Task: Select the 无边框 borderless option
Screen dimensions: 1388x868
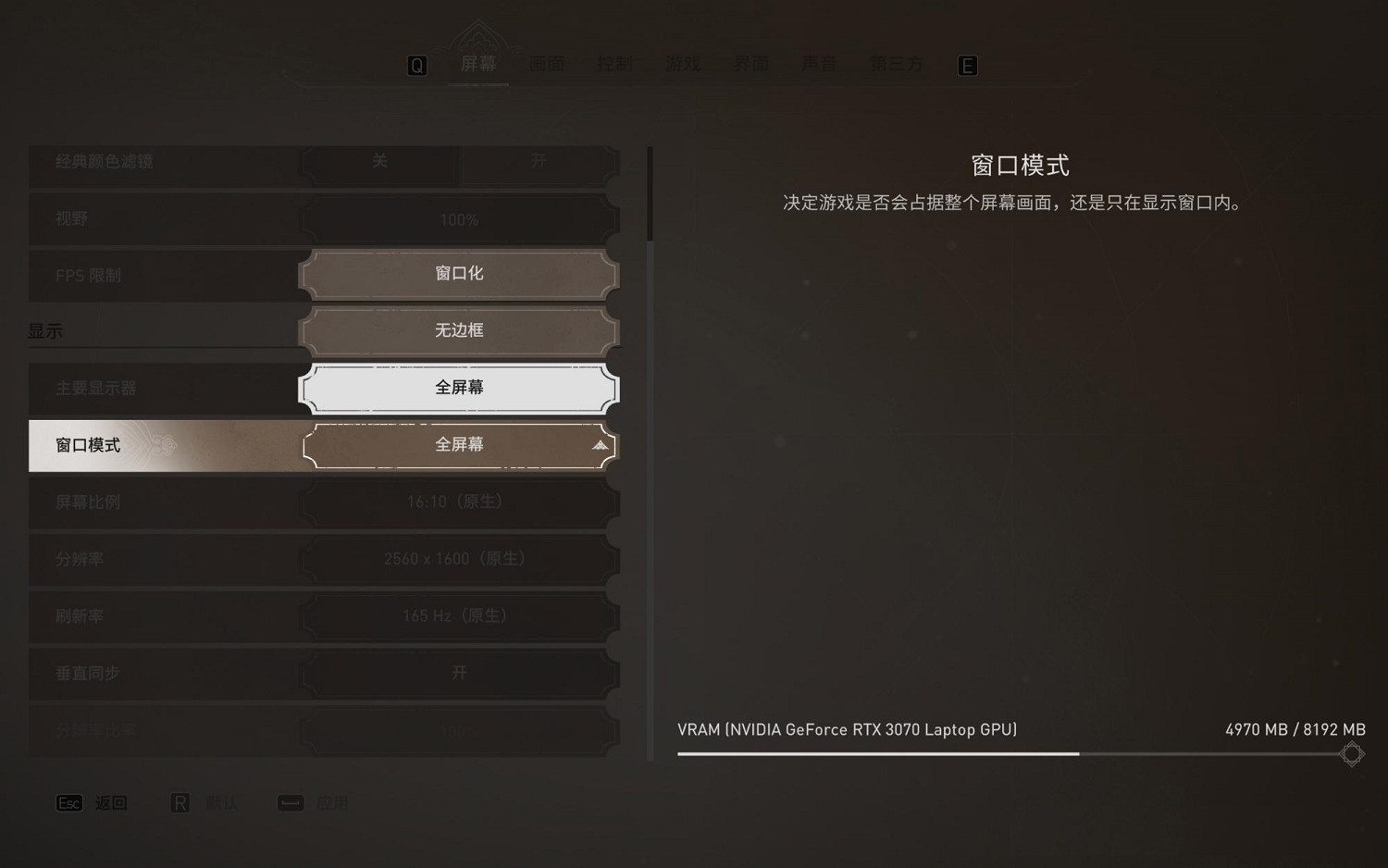Action: click(458, 330)
